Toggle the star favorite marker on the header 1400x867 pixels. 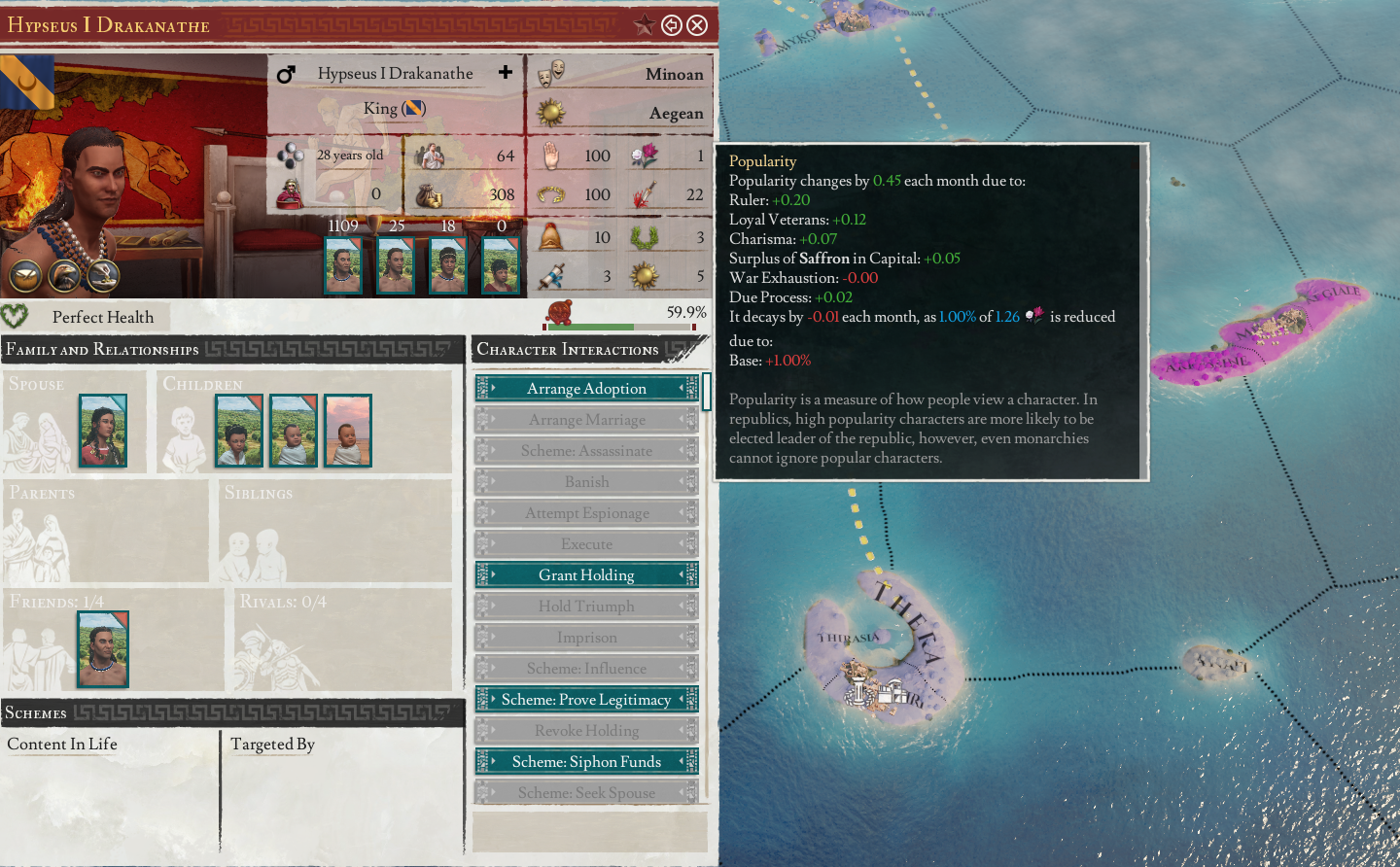pyautogui.click(x=645, y=25)
